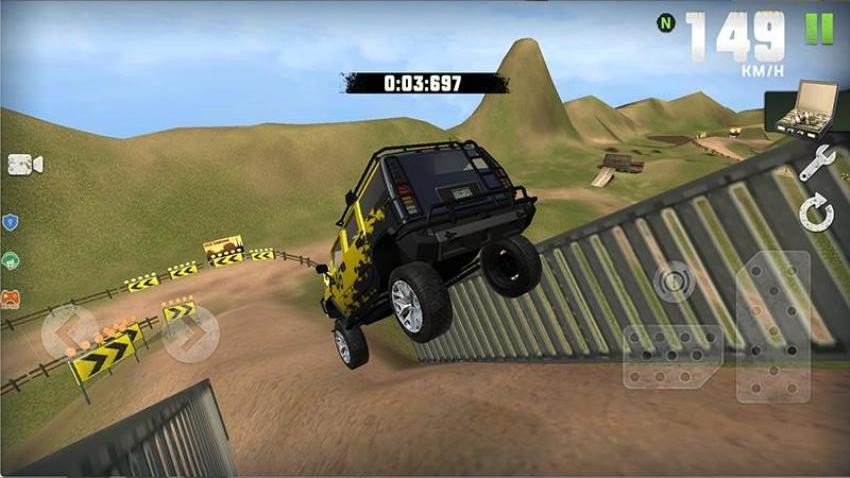Open the orange gamepad icon
Viewport: 850px width, 478px height.
coord(10,298)
